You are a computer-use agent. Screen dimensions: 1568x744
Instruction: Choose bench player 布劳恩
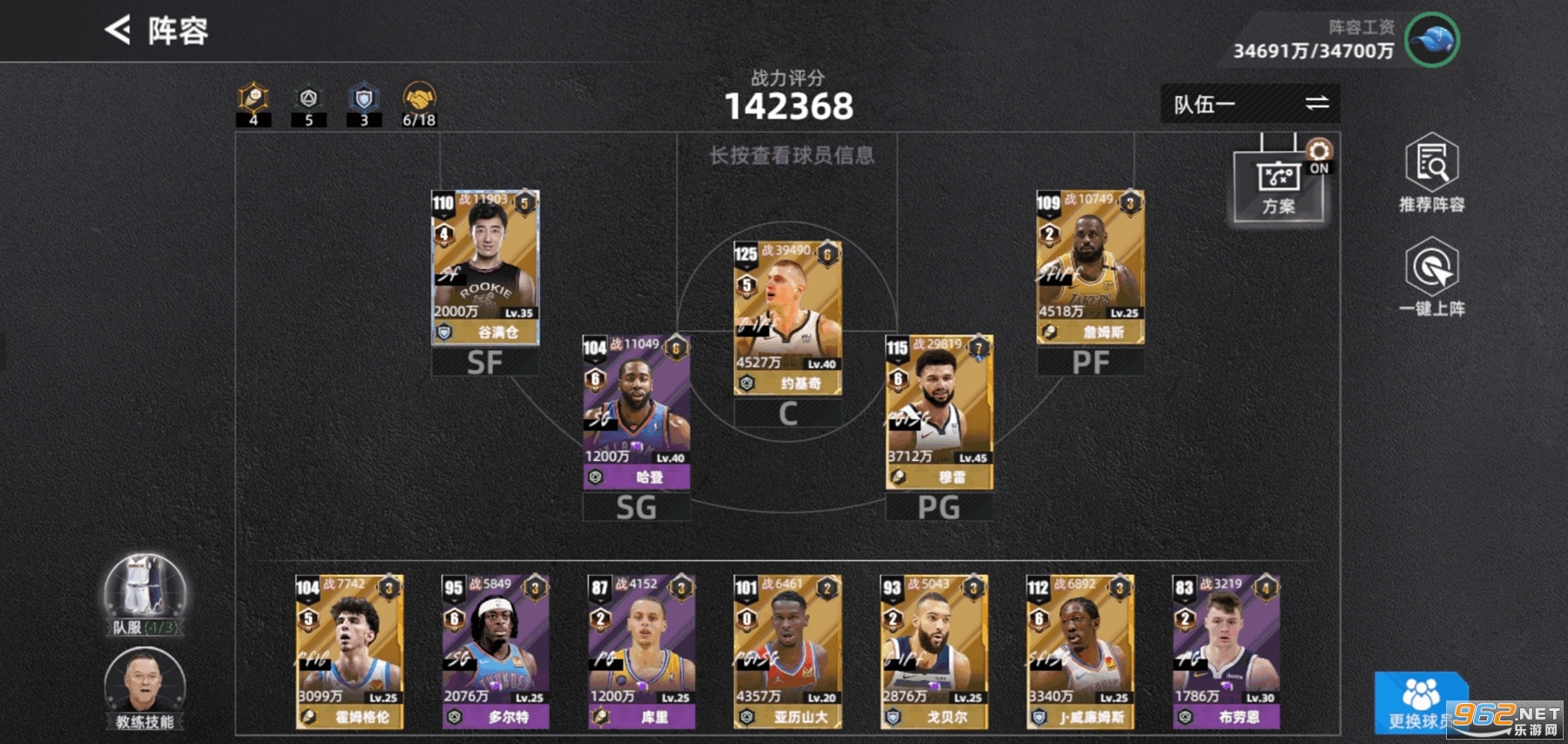click(x=1226, y=651)
